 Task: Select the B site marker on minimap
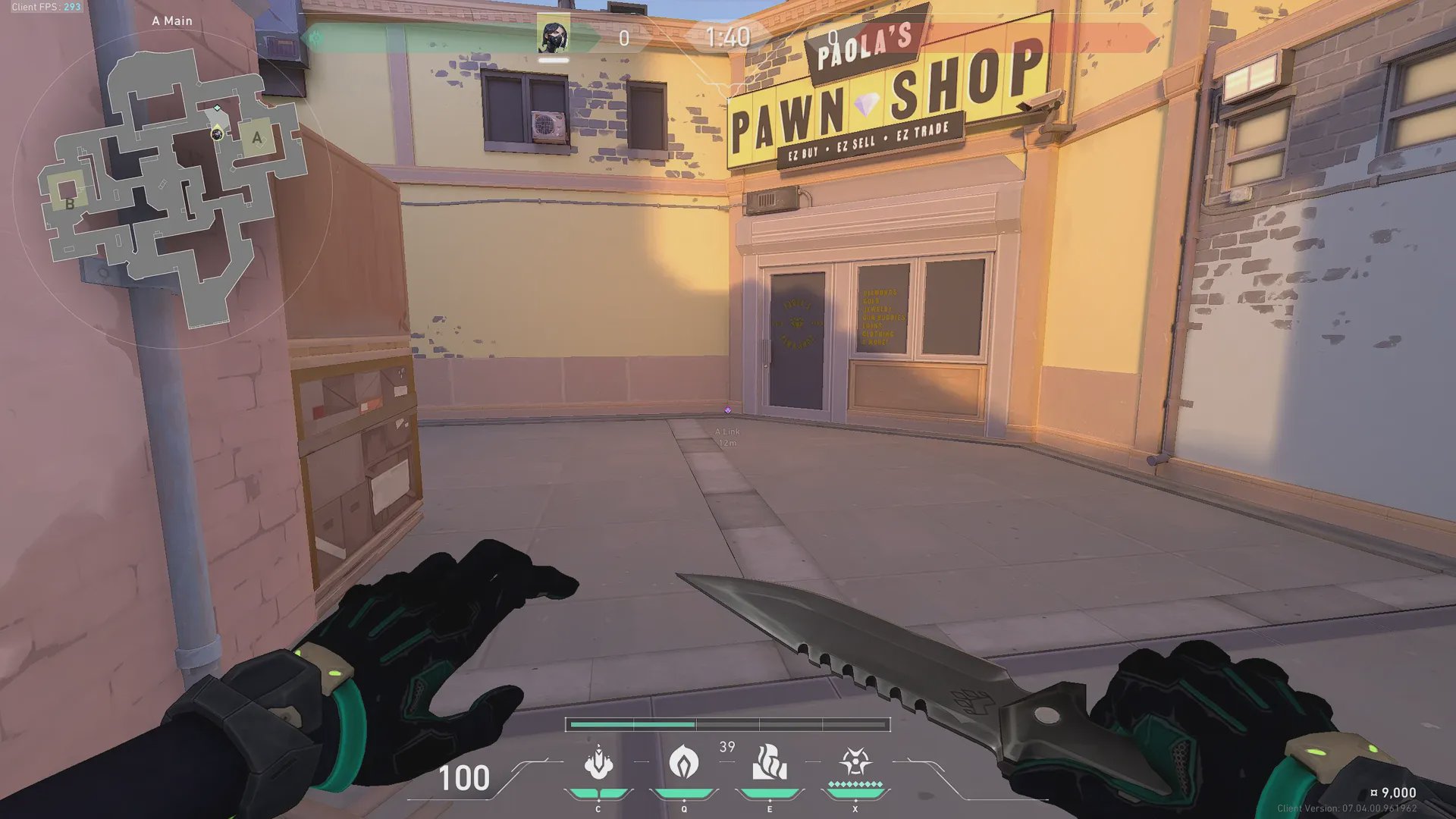click(x=69, y=203)
